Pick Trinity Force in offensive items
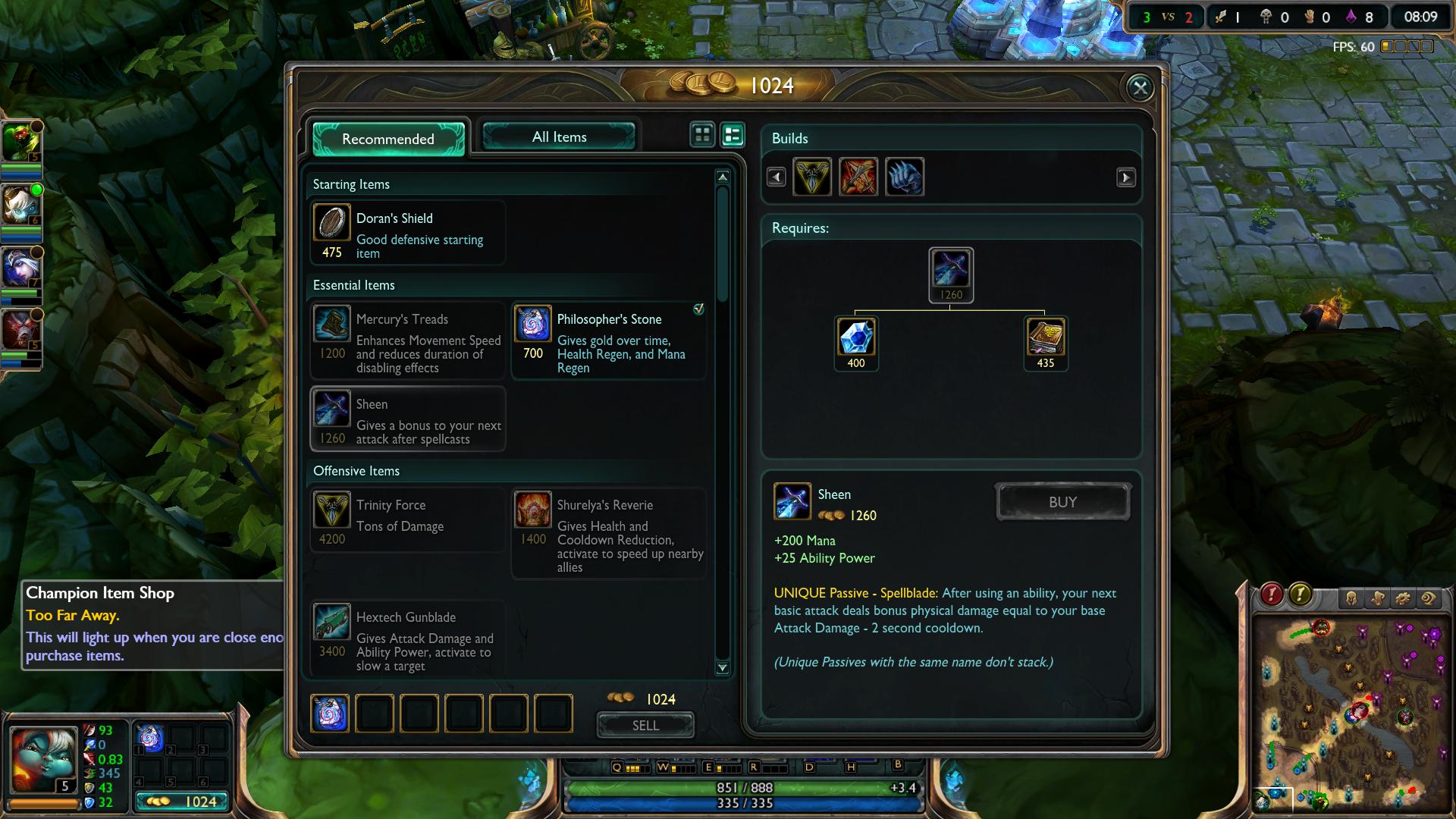 point(408,520)
